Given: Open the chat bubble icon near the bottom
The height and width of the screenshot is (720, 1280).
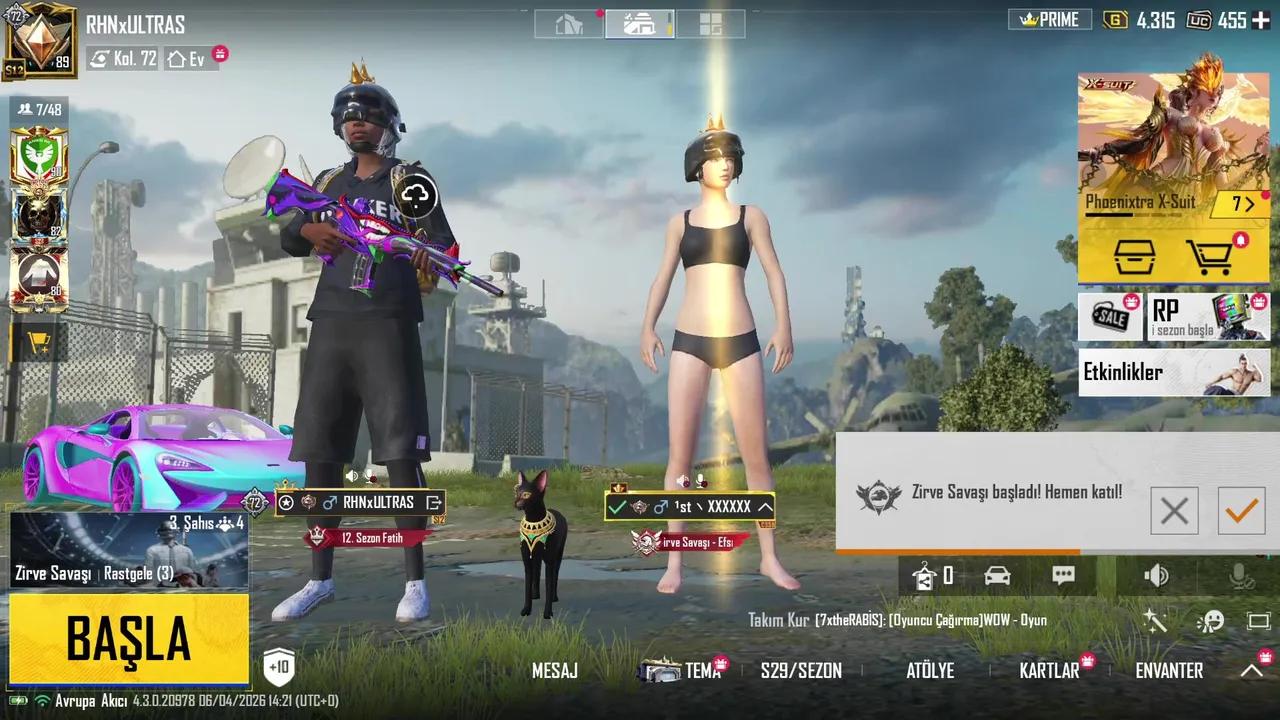Looking at the screenshot, I should click(1063, 576).
